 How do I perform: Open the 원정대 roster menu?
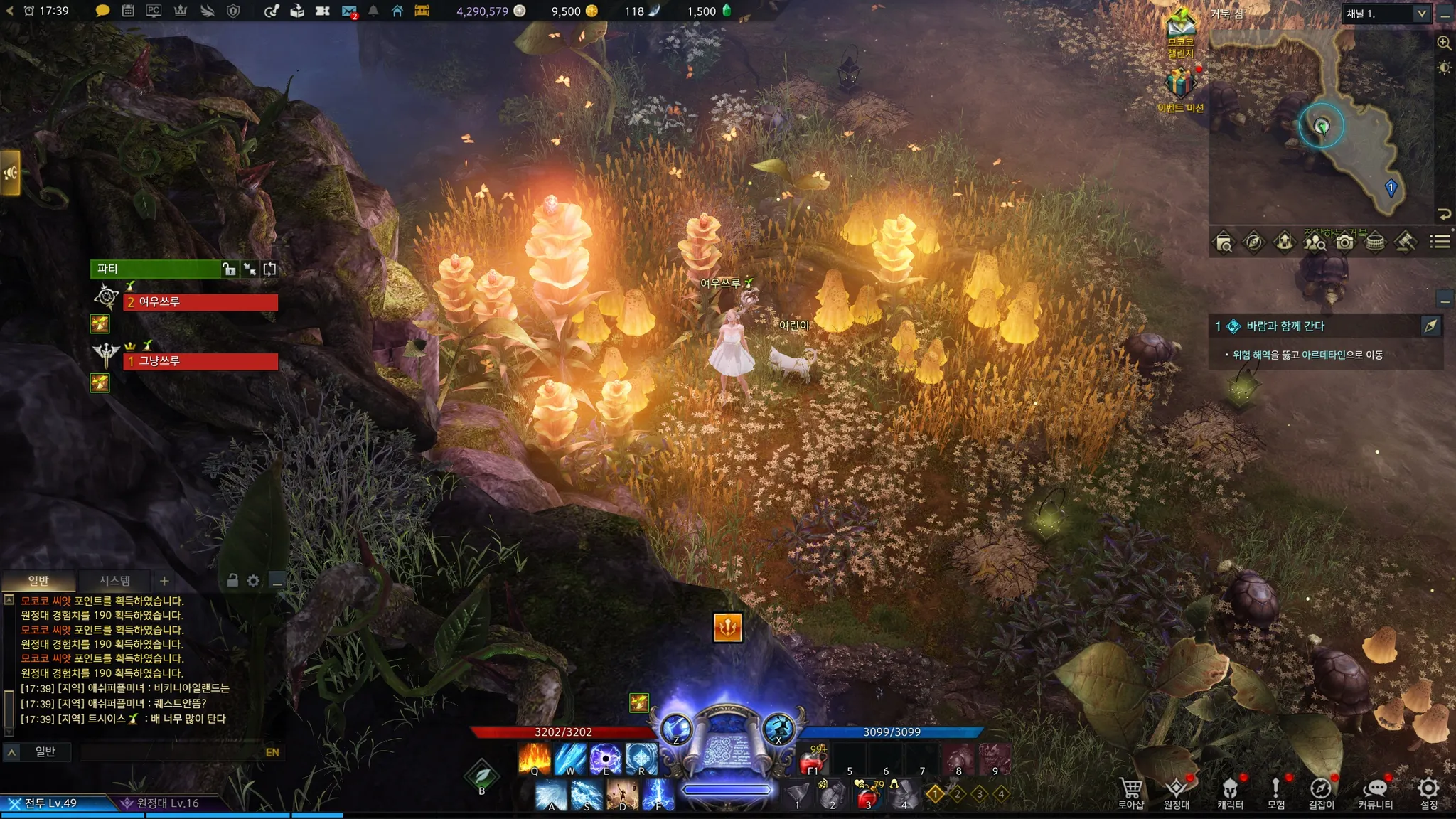tap(1177, 792)
